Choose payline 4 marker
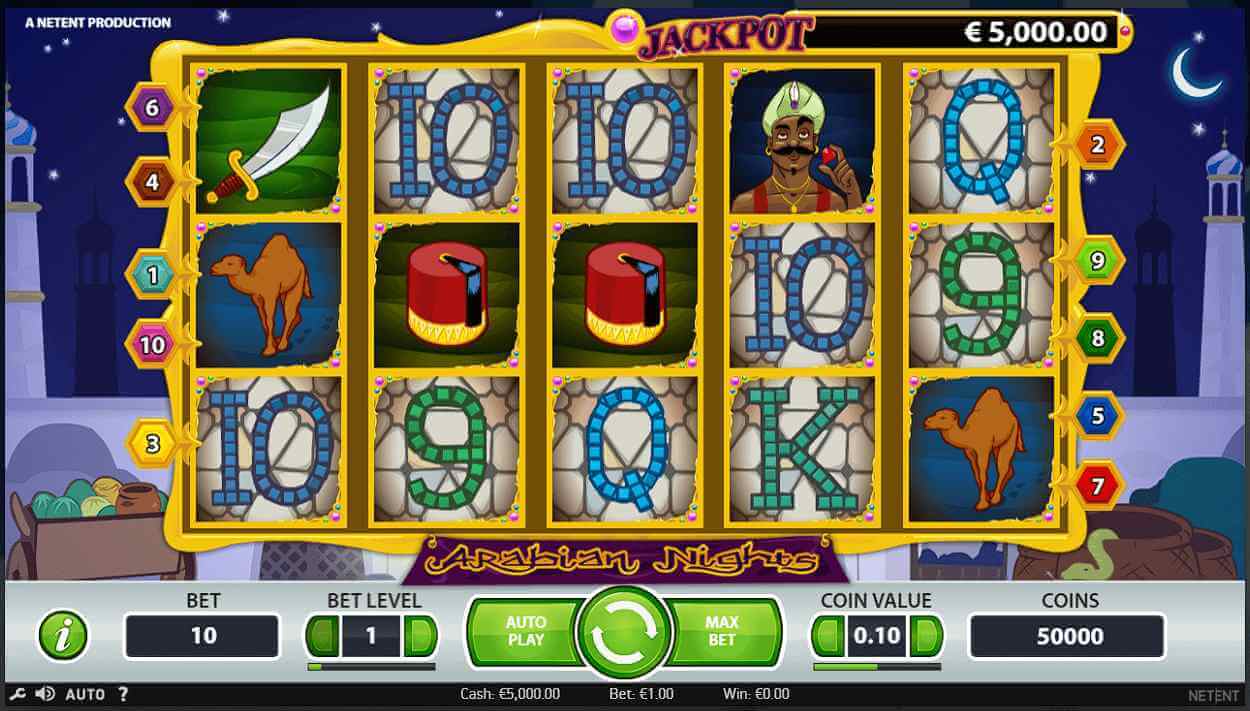1250x711 pixels. point(152,182)
